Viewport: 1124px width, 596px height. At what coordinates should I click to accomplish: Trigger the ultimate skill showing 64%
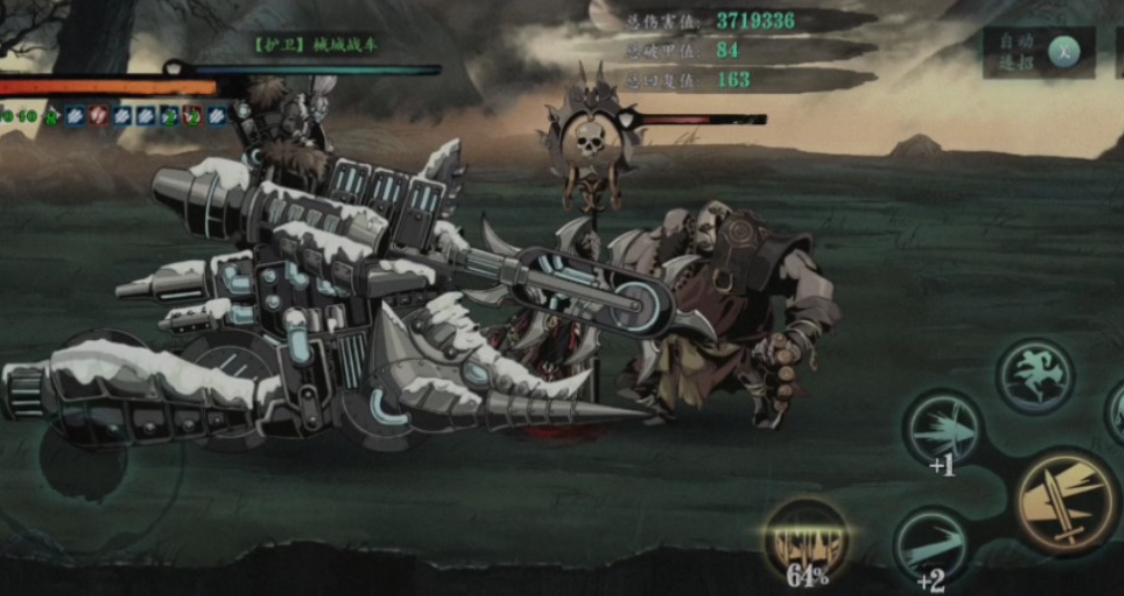[x=806, y=538]
